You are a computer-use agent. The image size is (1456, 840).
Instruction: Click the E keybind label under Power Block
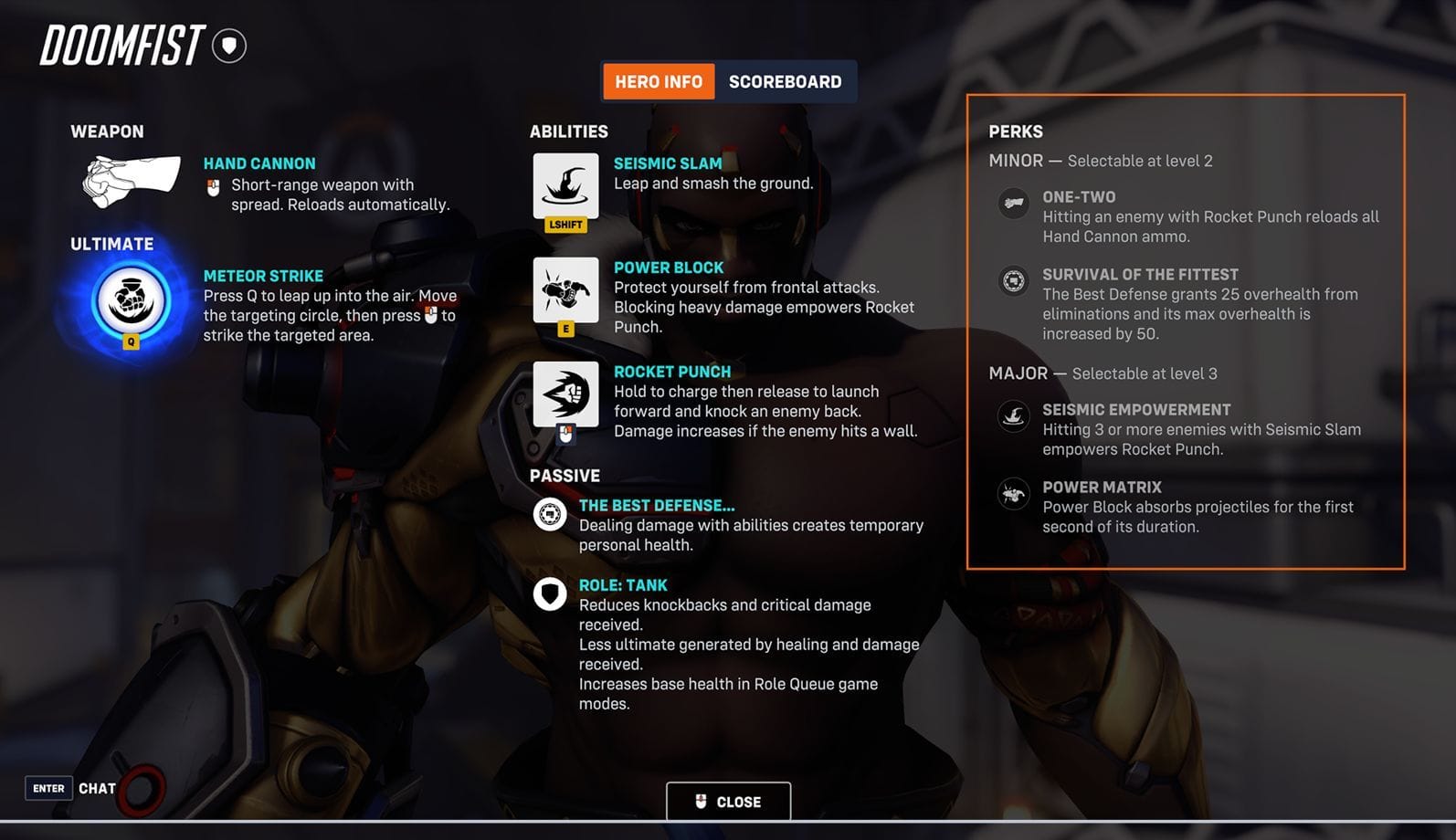[564, 329]
